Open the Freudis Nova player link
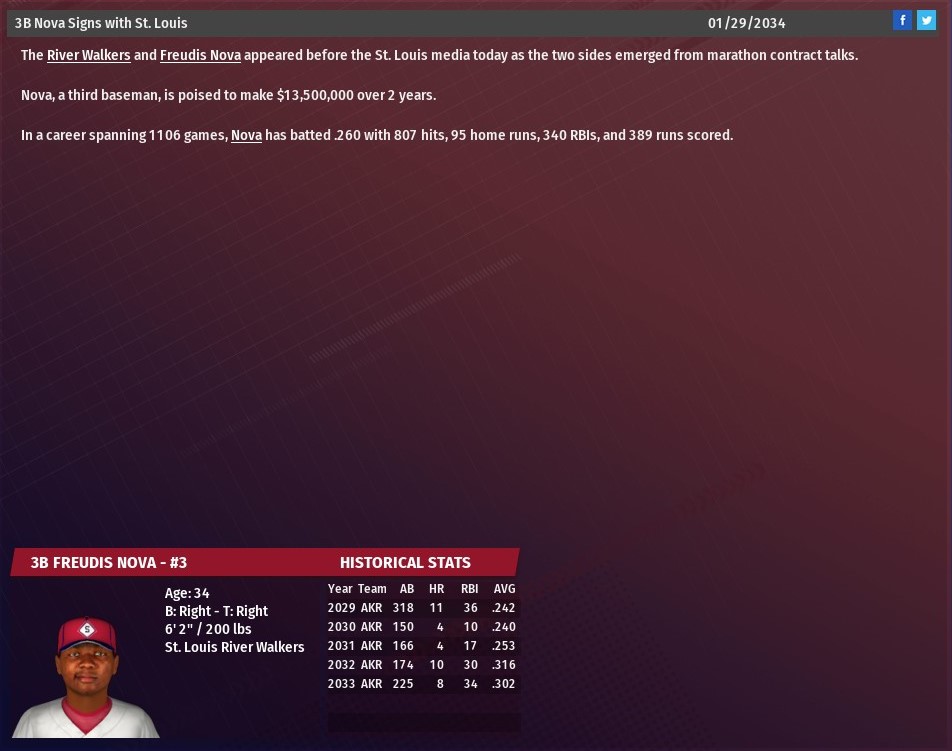This screenshot has height=751, width=952. (x=200, y=55)
